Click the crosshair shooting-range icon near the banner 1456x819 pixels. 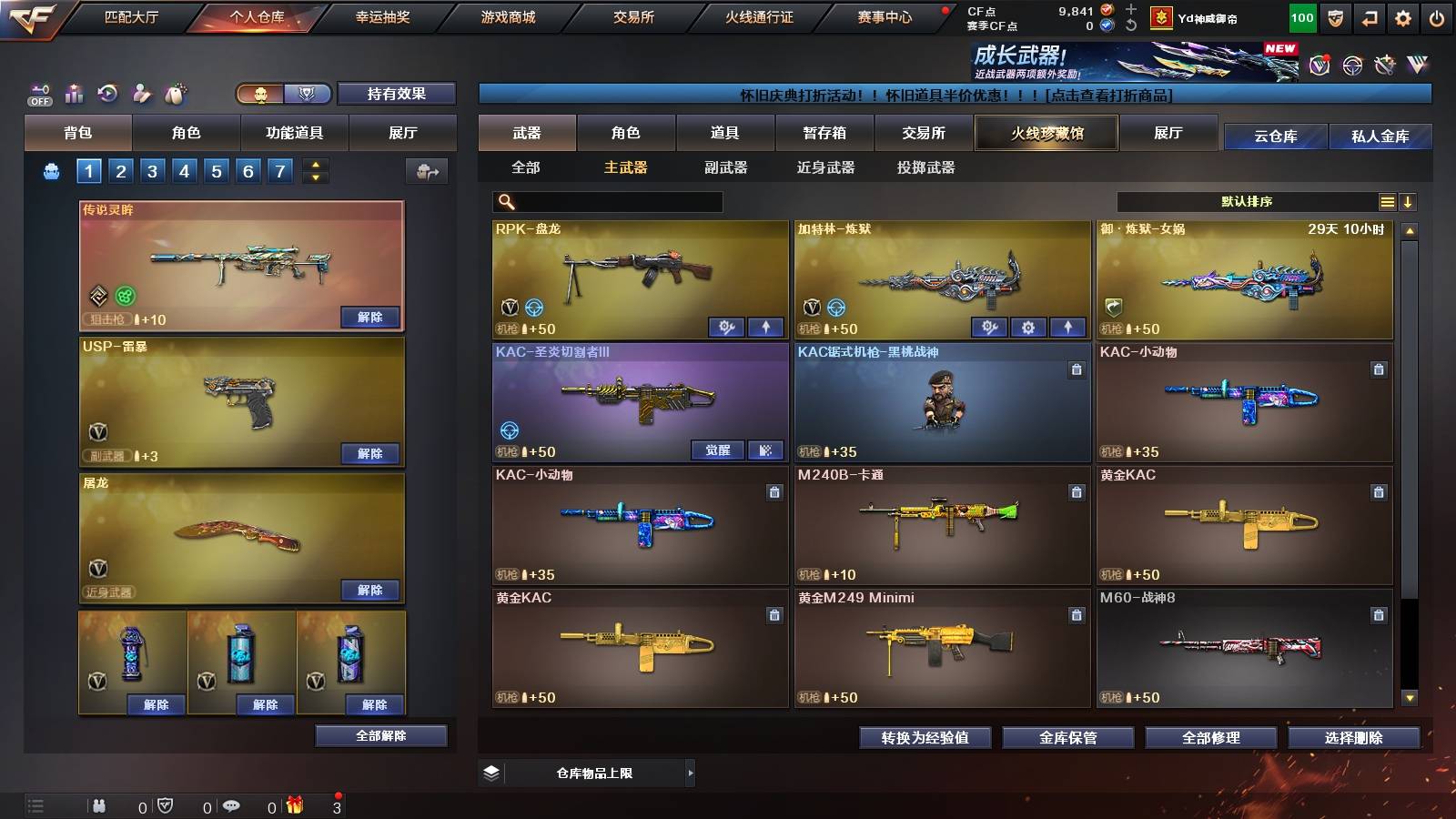(1352, 65)
